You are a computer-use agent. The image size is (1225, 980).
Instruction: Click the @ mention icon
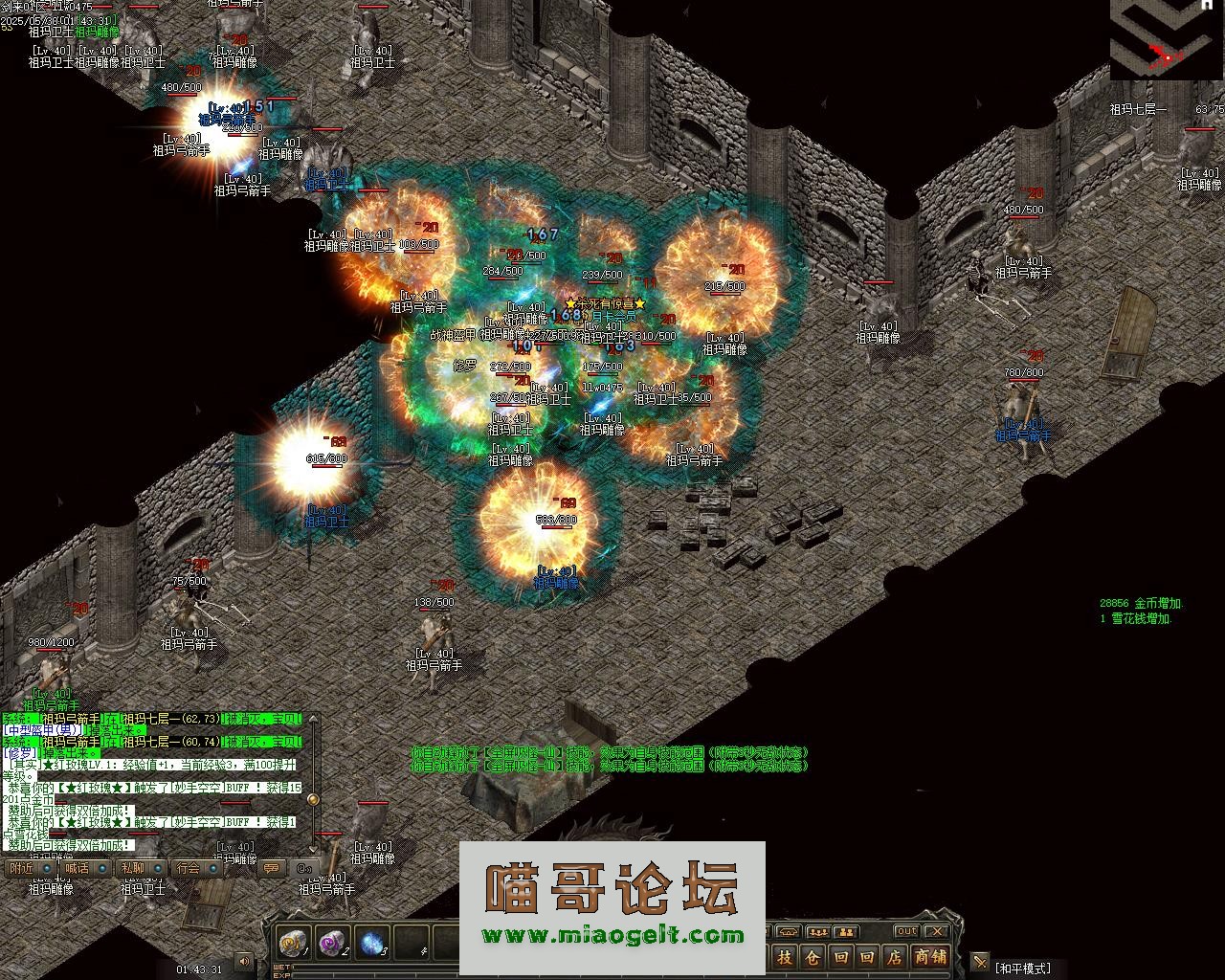304,868
